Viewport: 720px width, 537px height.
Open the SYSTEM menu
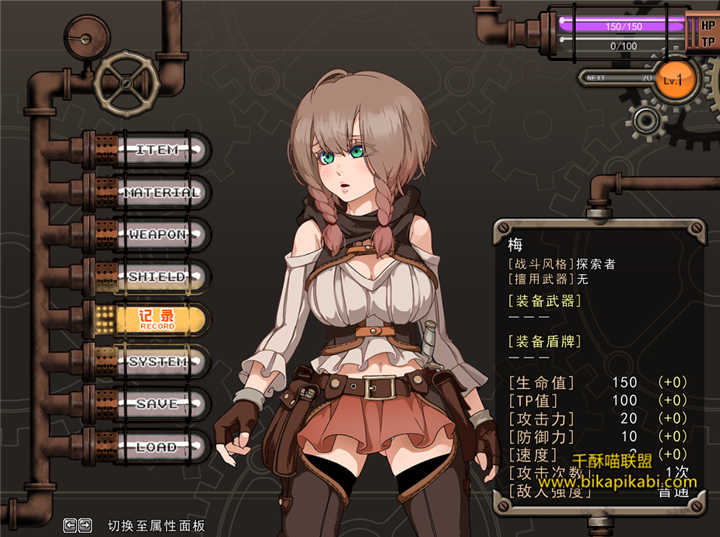click(x=157, y=362)
